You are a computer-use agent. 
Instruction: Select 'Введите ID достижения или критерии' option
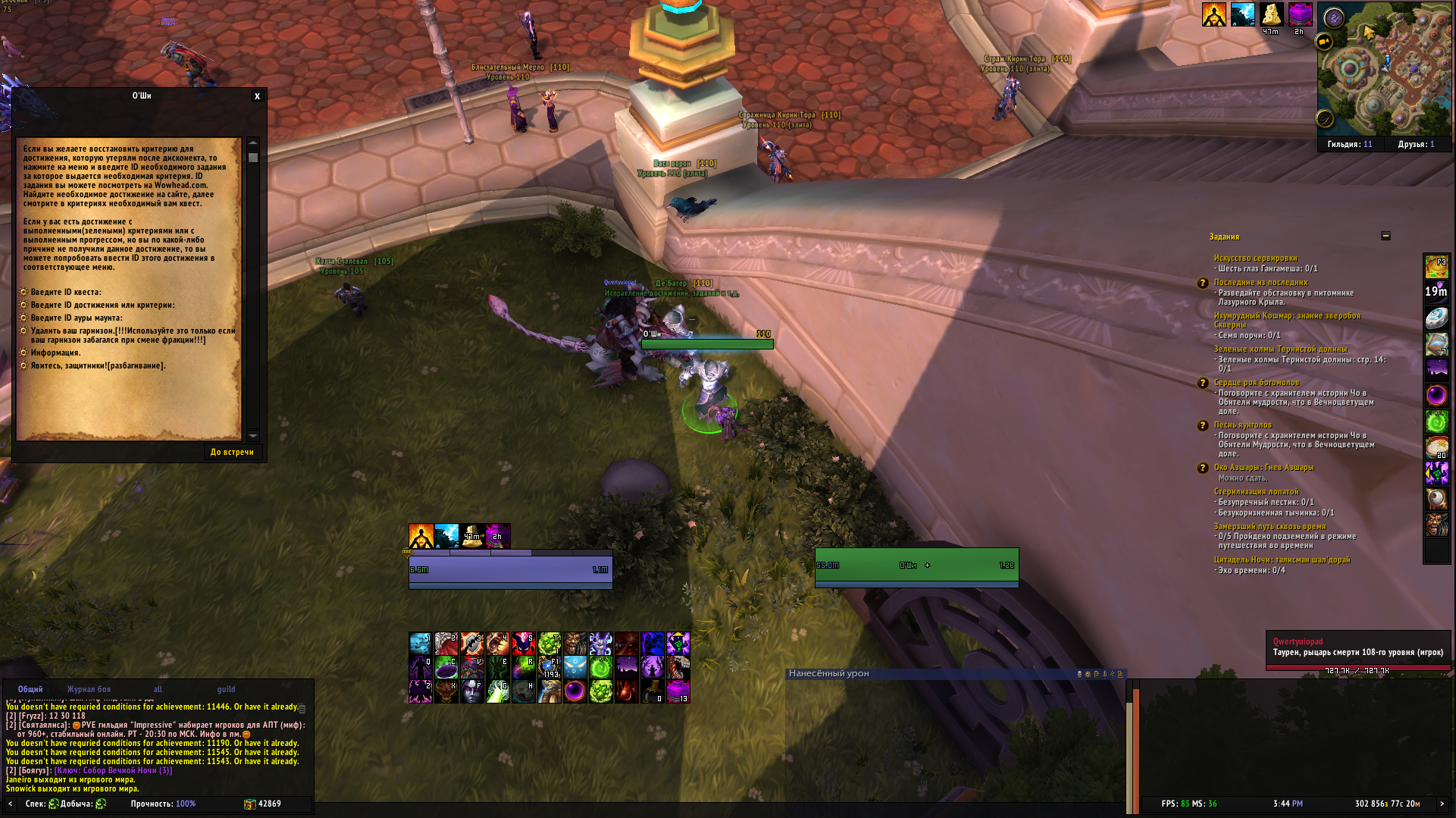click(x=102, y=305)
